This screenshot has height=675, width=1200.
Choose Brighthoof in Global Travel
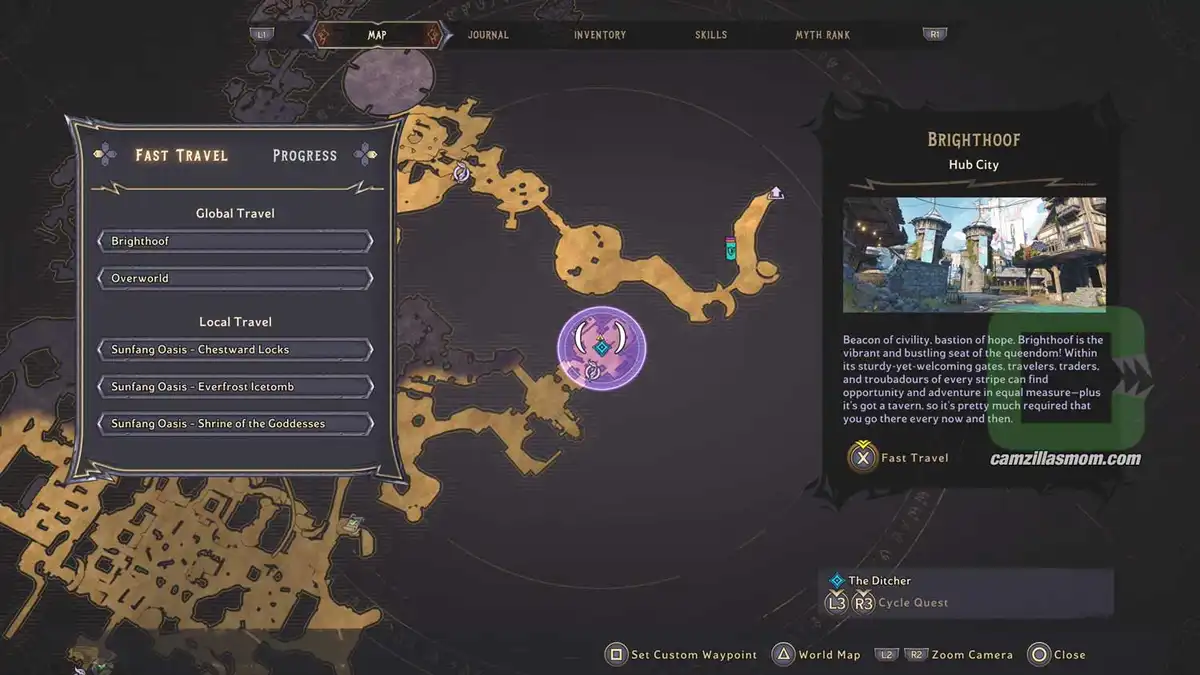[235, 242]
